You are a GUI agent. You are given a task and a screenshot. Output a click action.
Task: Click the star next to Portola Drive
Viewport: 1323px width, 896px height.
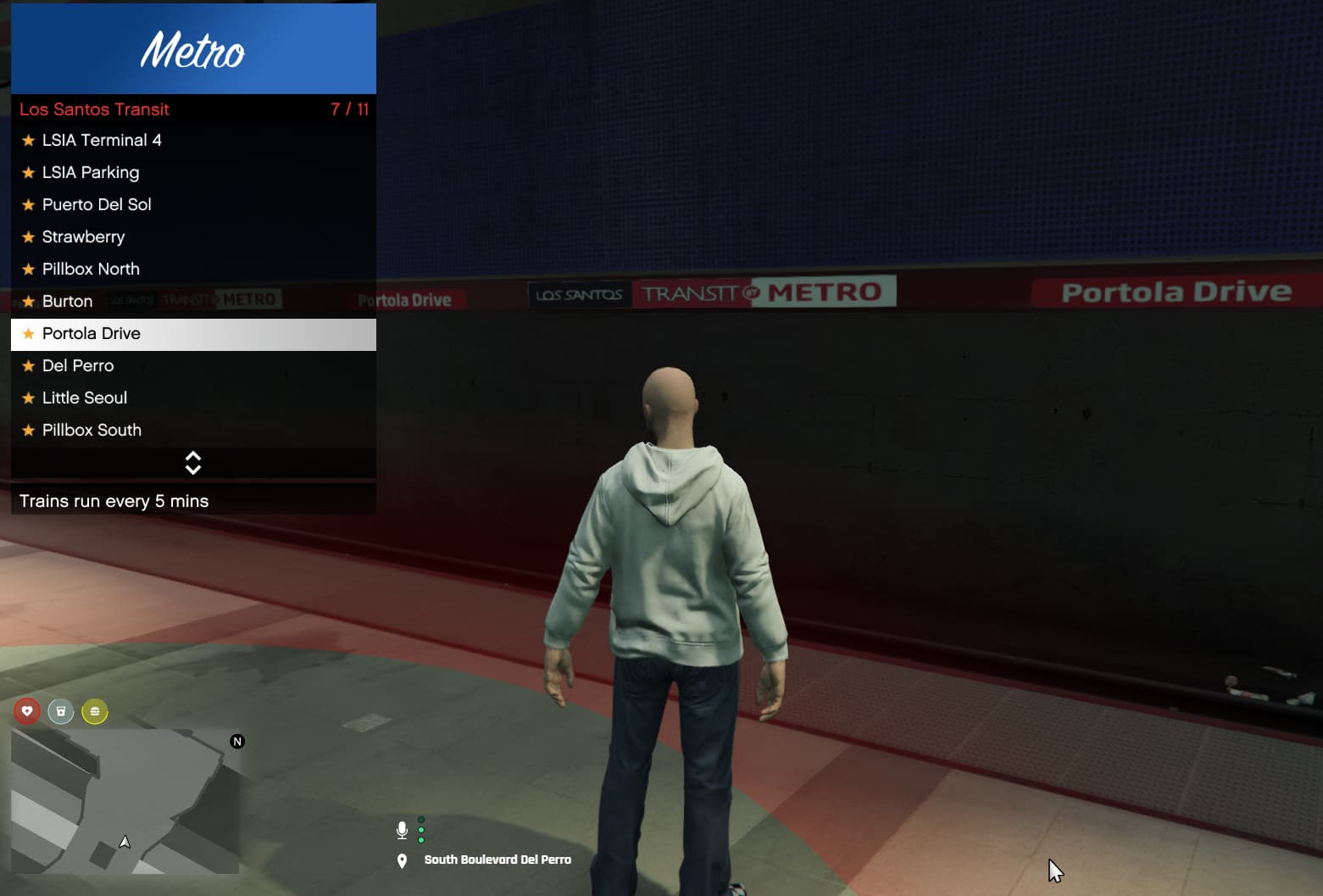(28, 334)
